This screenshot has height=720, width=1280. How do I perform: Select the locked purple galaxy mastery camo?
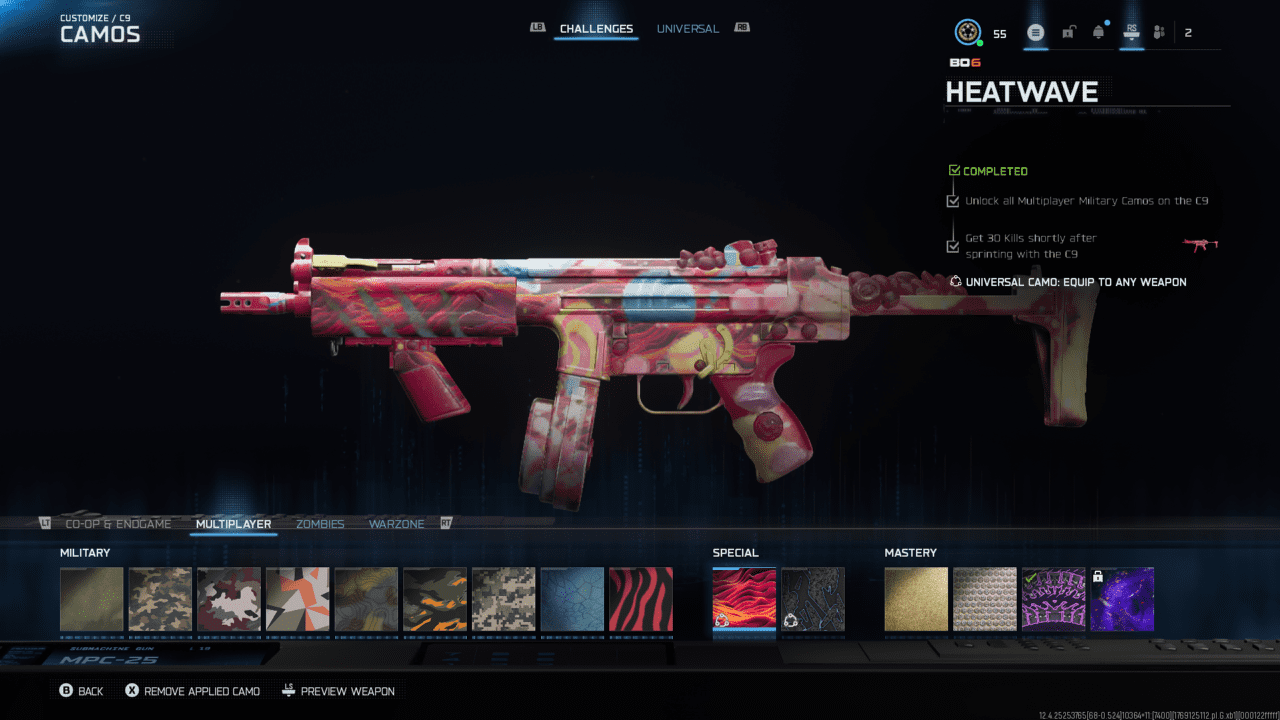(x=1122, y=600)
